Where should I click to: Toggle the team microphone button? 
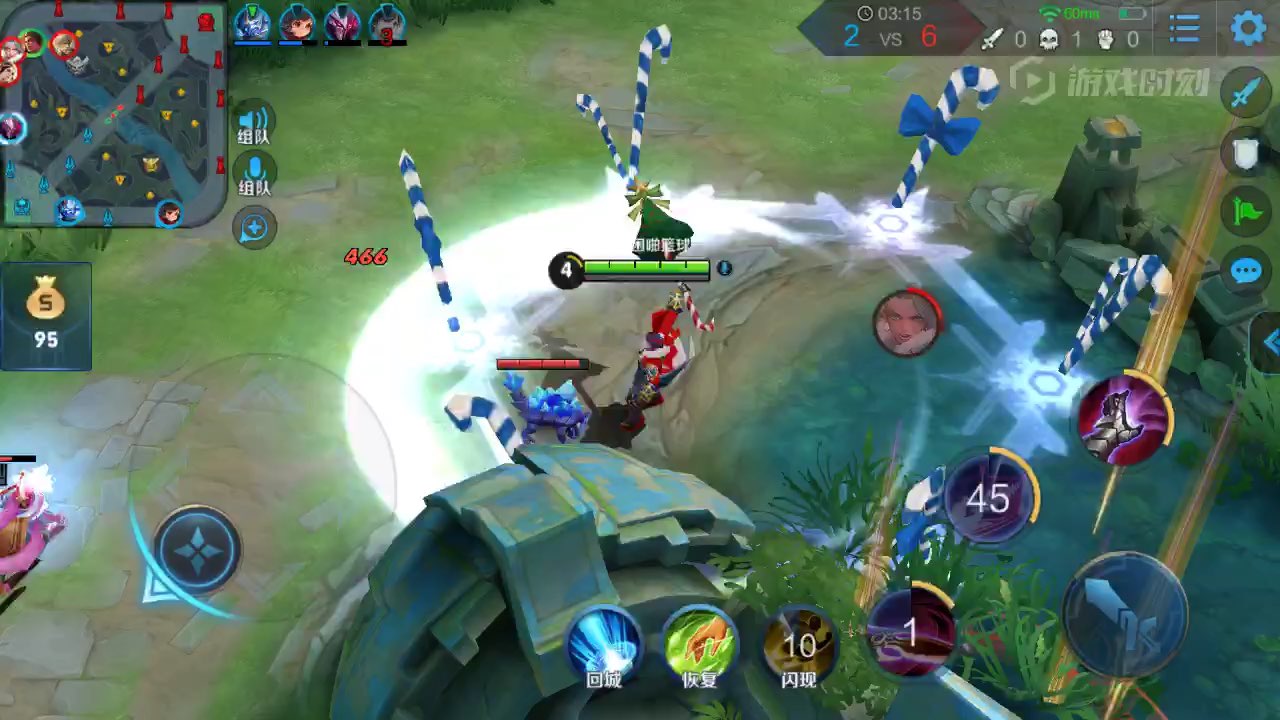(254, 173)
